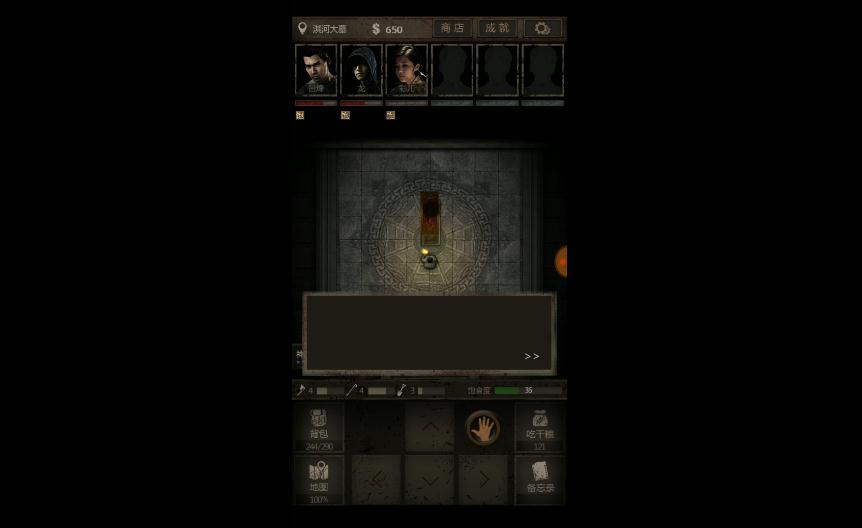The width and height of the screenshot is (862, 528).
Task: Select the hooded character portrait
Action: click(x=361, y=70)
